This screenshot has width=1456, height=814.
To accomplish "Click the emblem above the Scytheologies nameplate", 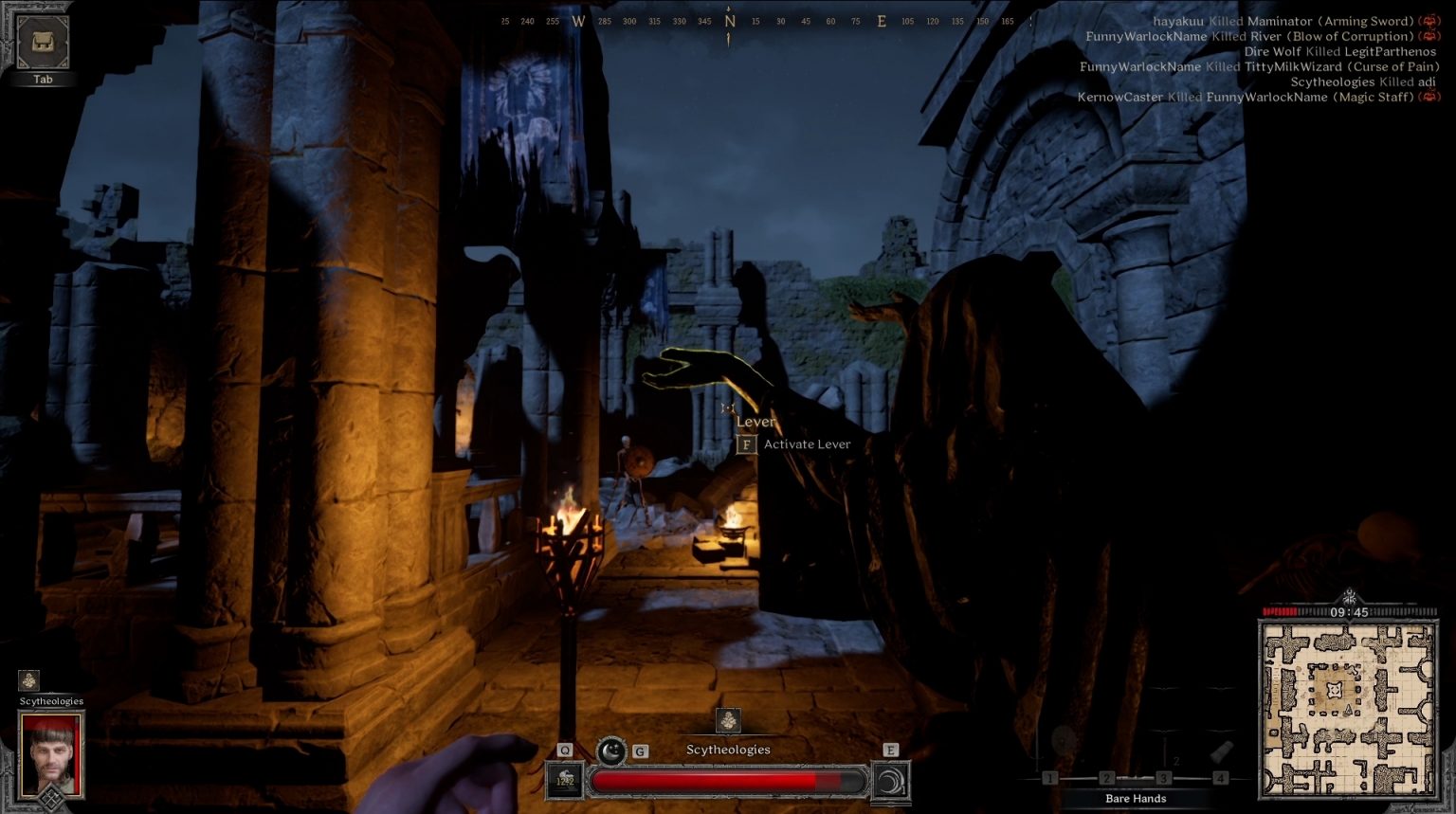I will tap(729, 722).
